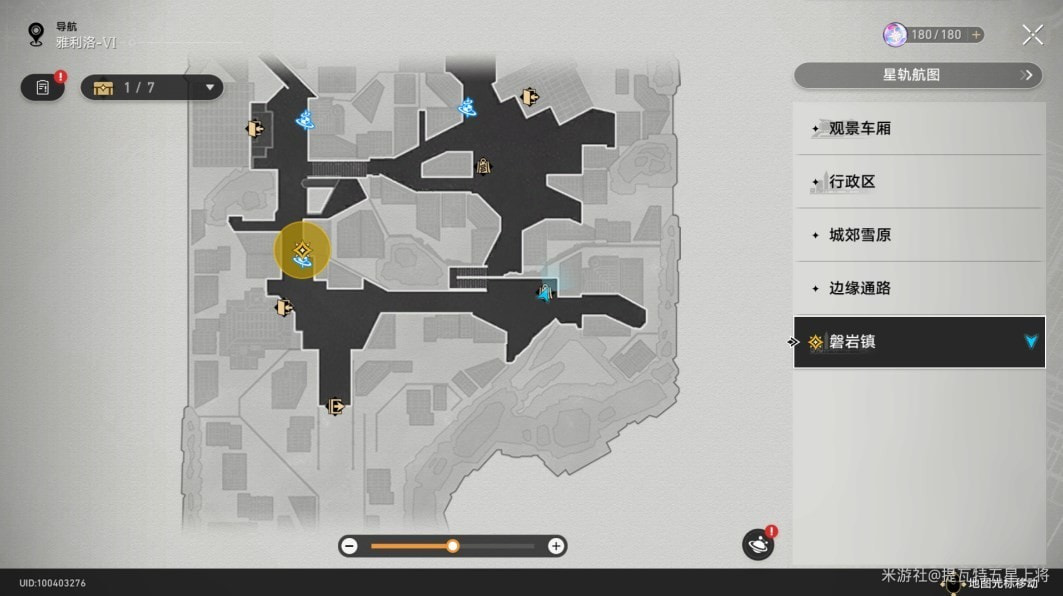Add trailblaze power with the plus button
Image resolution: width=1063 pixels, height=596 pixels.
click(976, 35)
